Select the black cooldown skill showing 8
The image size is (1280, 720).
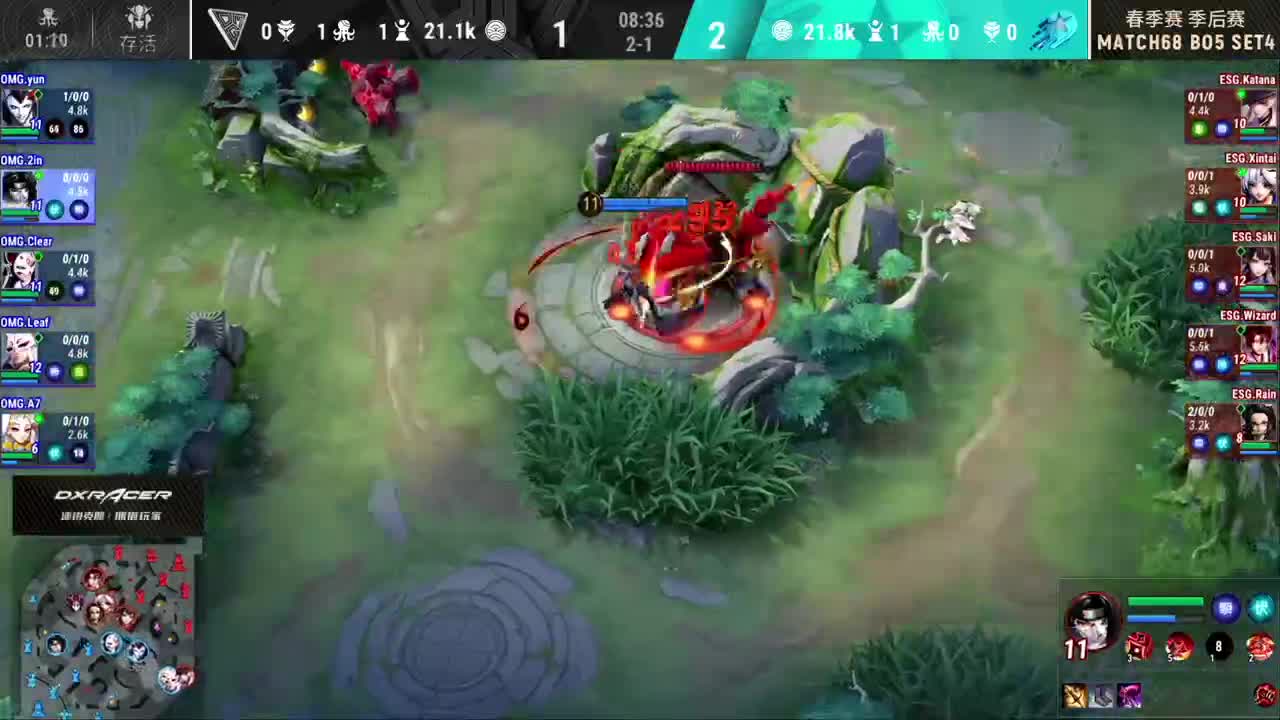point(1218,647)
